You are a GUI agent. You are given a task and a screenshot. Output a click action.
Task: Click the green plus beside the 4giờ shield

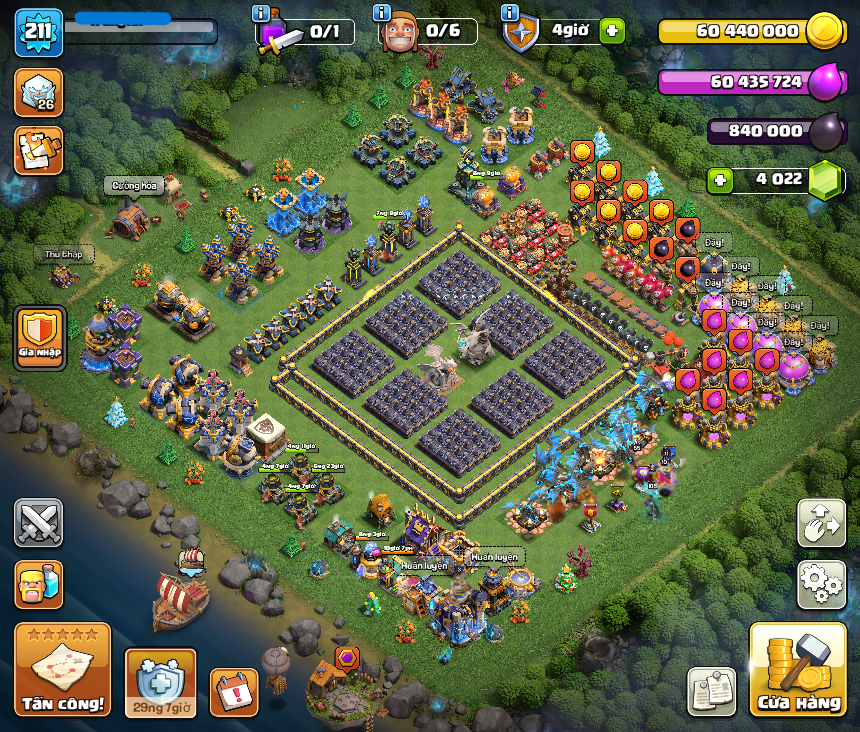[x=612, y=31]
